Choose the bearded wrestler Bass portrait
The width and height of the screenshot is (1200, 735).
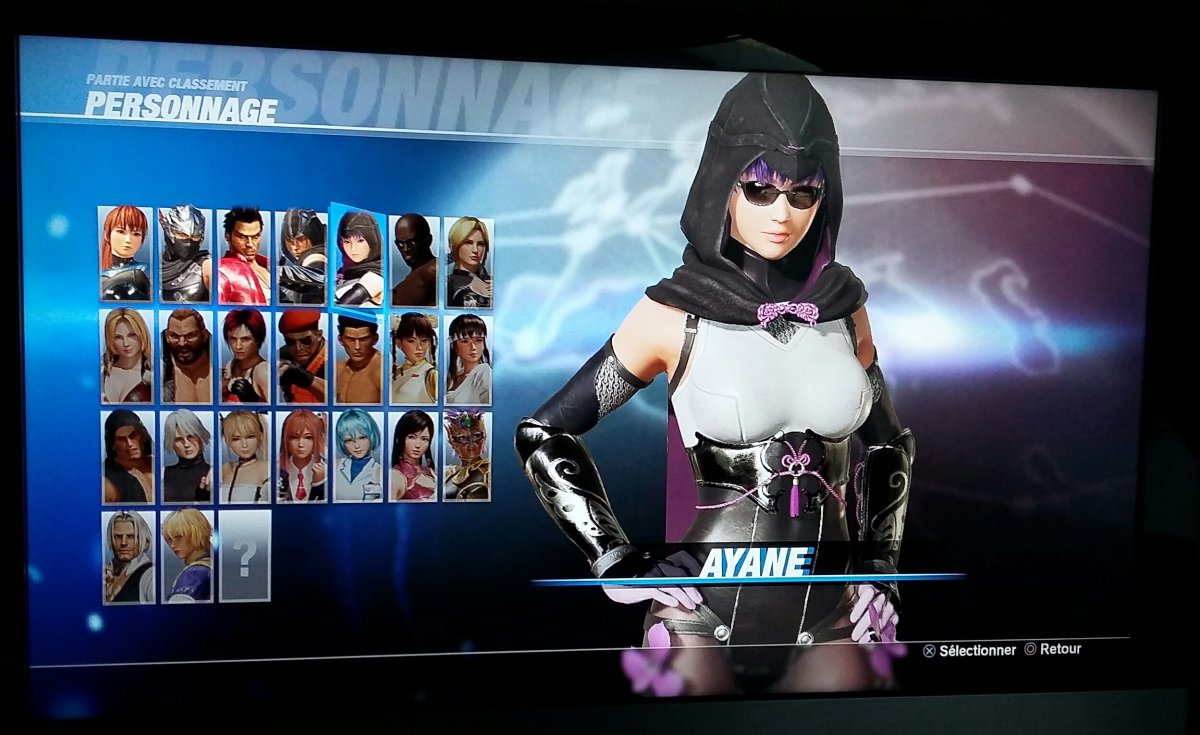(187, 356)
